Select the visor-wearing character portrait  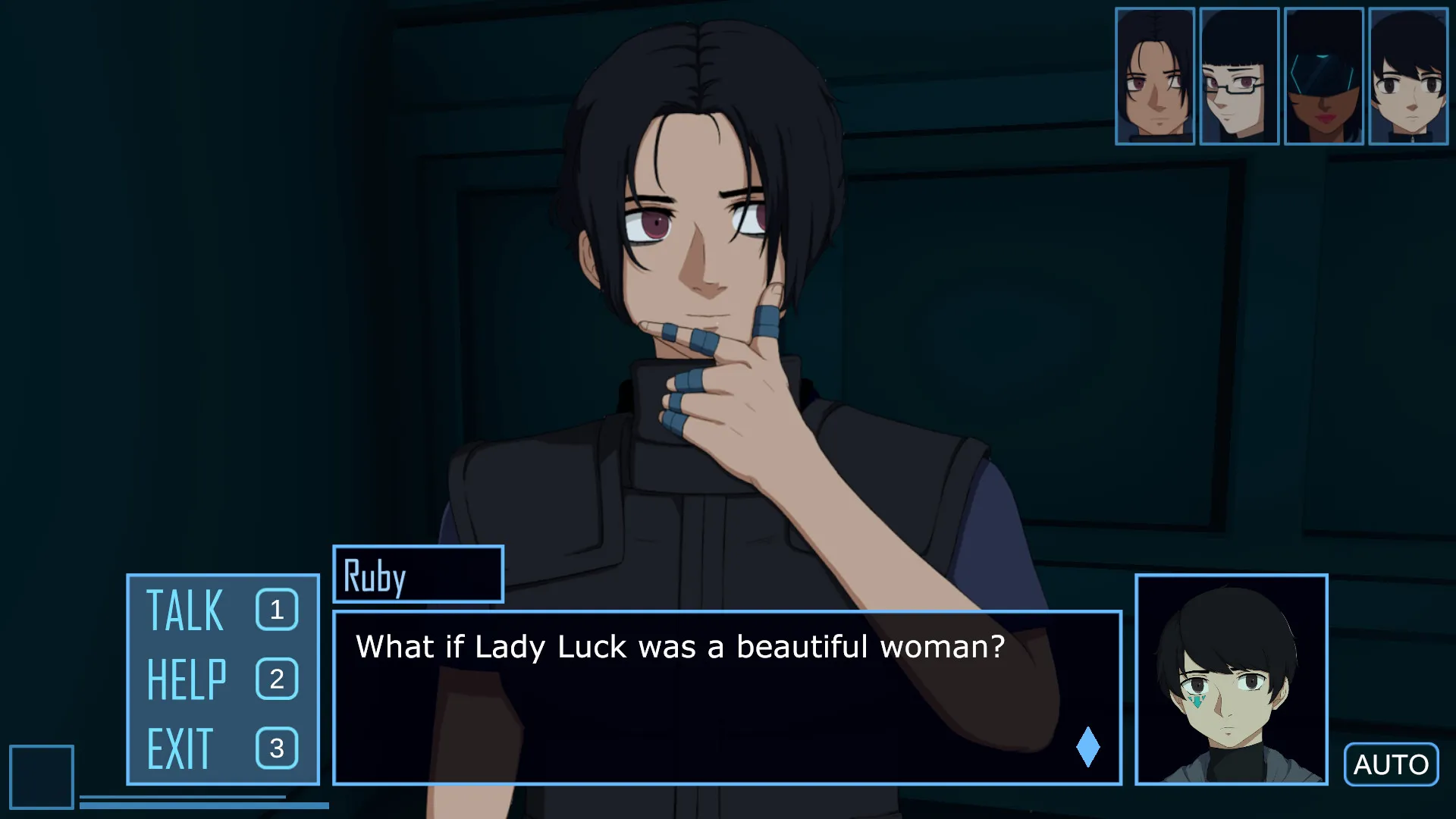pos(1324,76)
